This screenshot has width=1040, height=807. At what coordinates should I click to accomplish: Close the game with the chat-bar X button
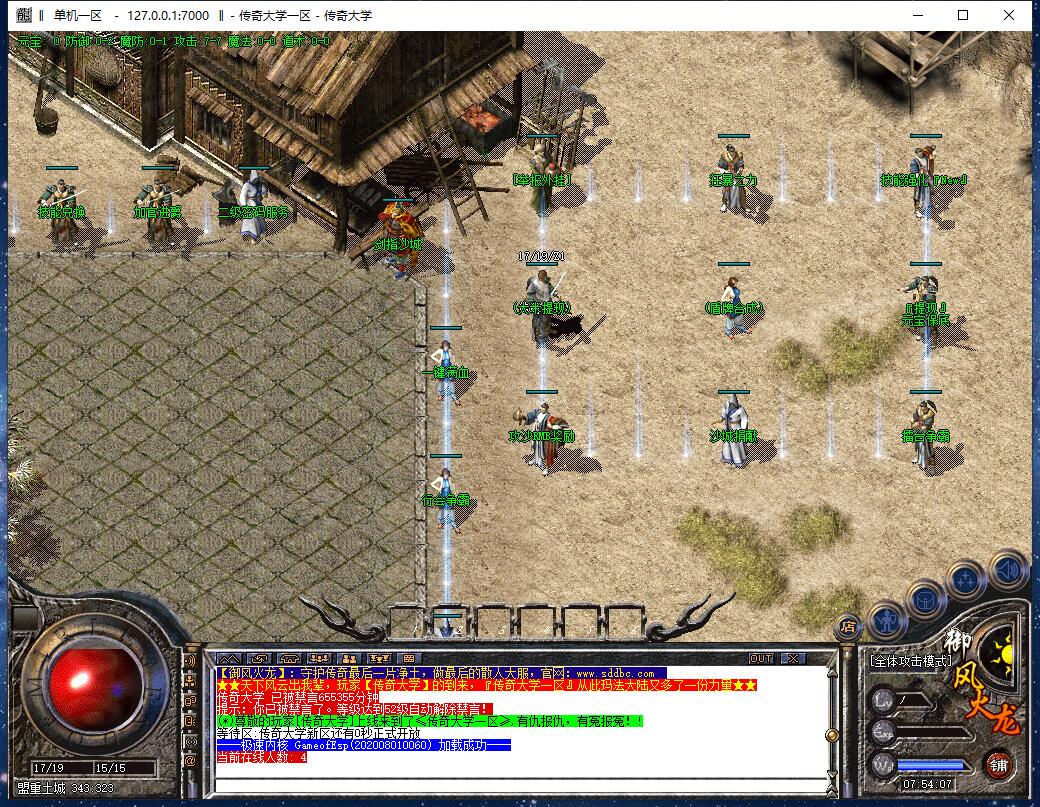coord(793,658)
